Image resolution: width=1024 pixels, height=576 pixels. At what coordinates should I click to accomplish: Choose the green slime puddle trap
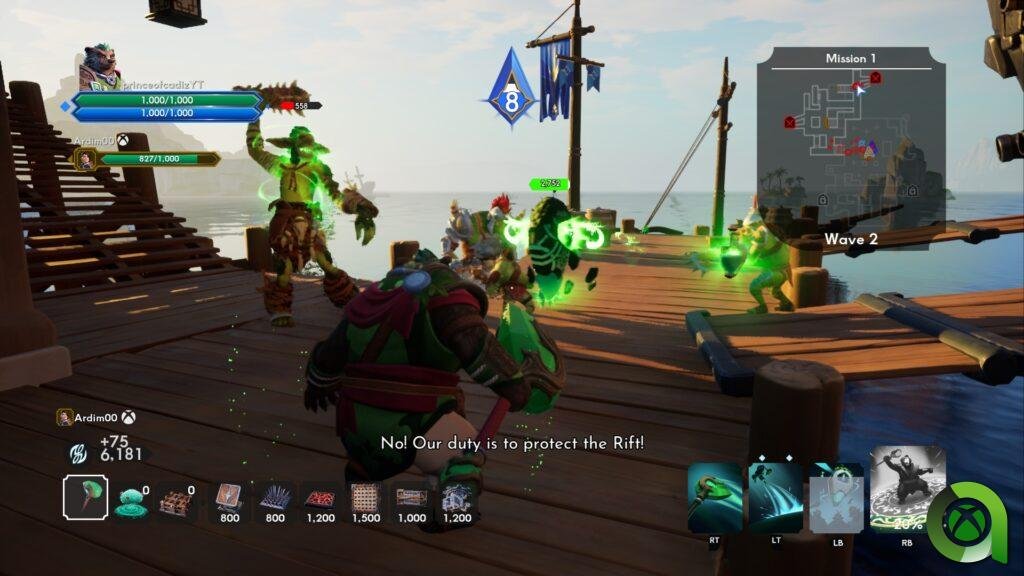pyautogui.click(x=131, y=501)
